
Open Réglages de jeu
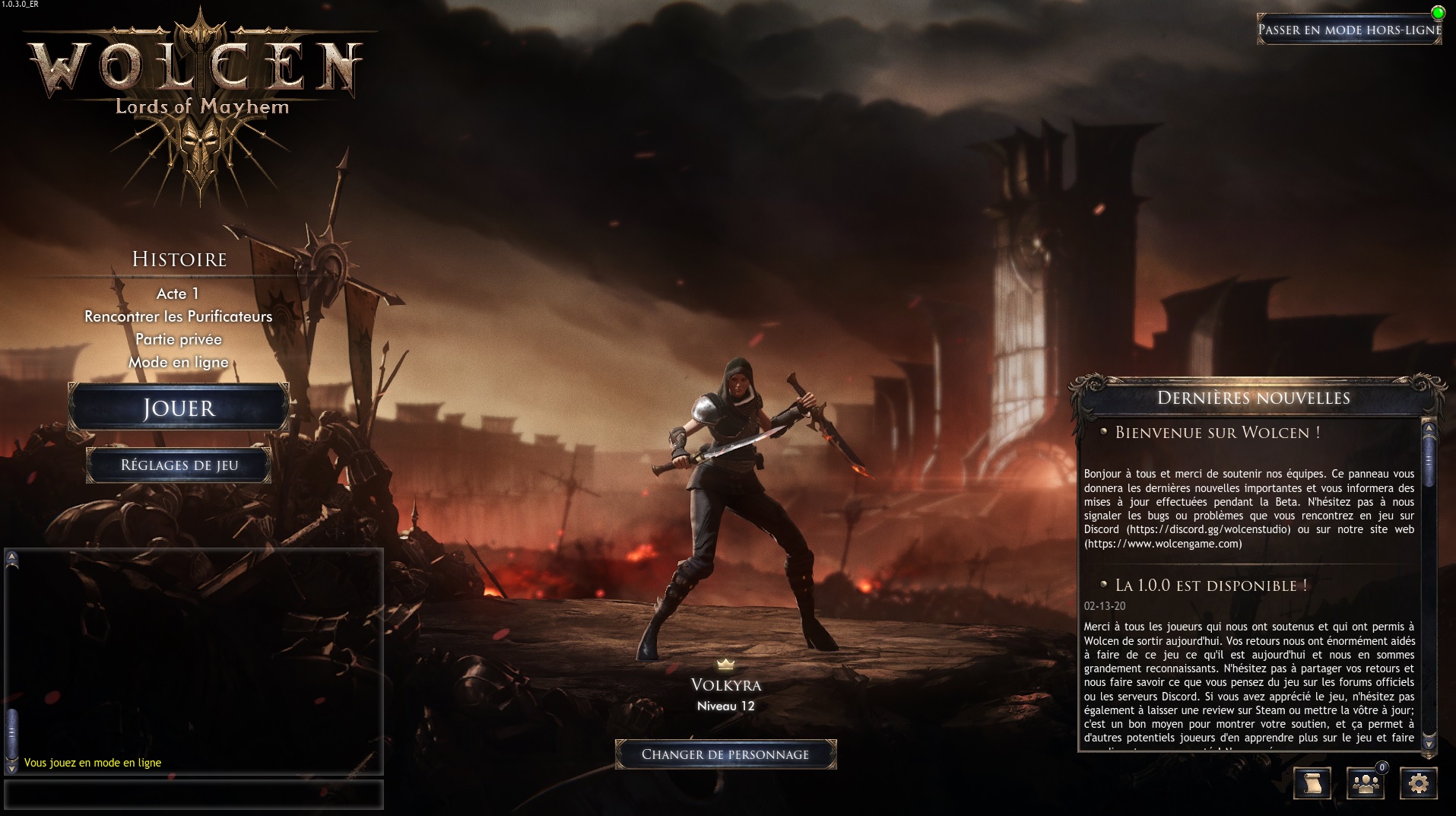coord(179,465)
